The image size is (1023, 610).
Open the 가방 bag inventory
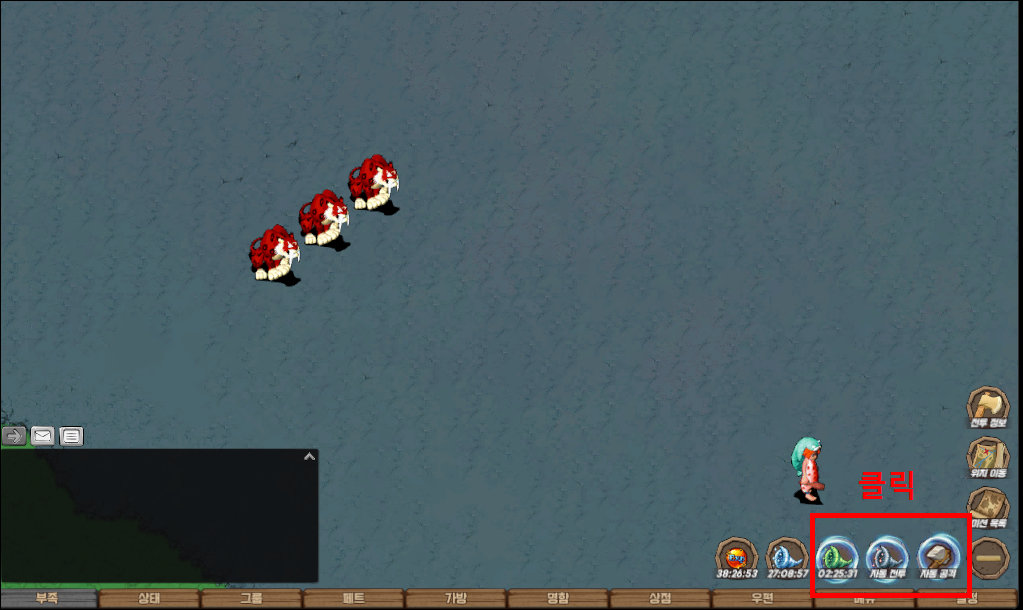[455, 599]
